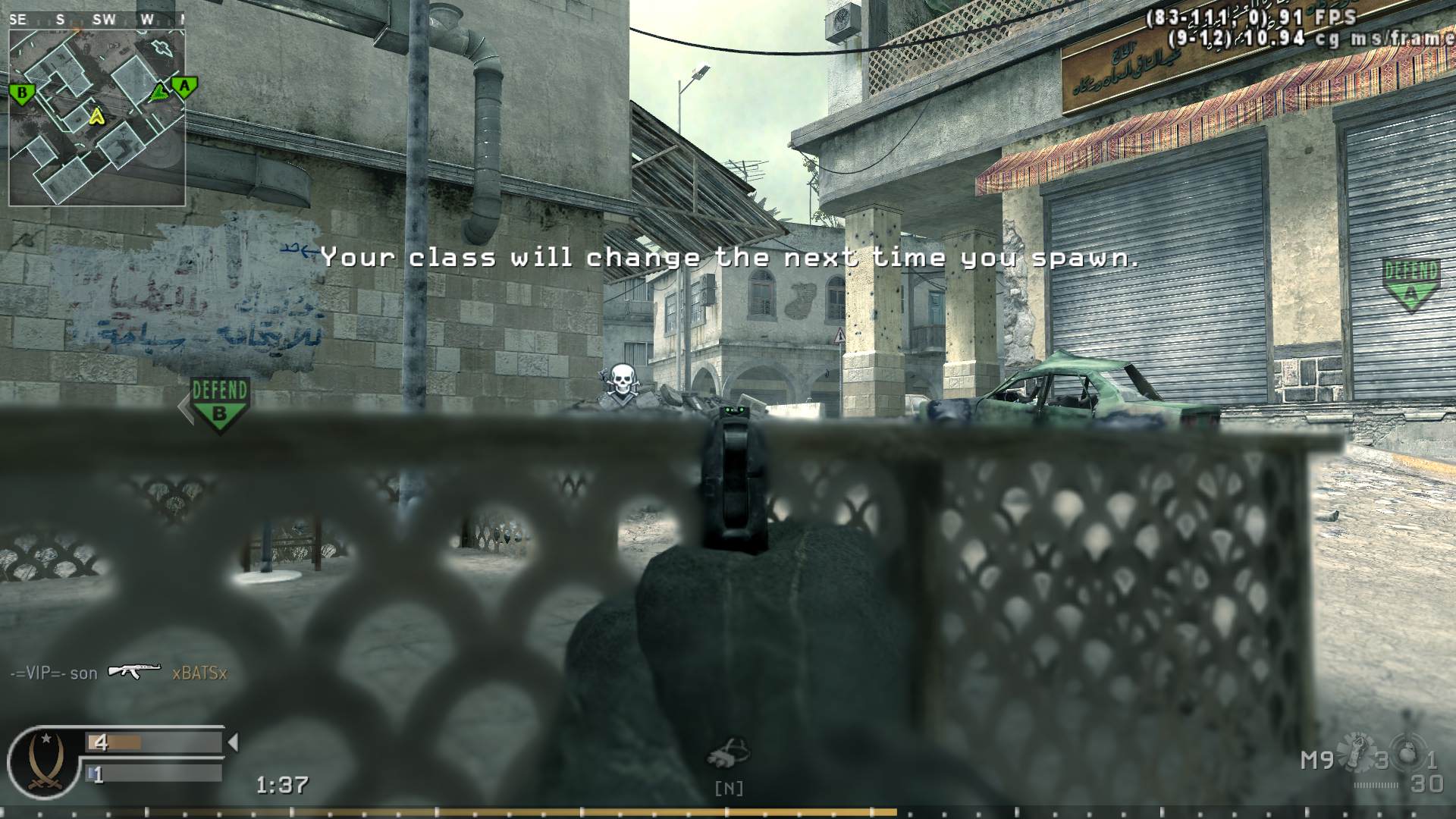
Task: Click the white arrow next to the Defend B marker
Action: [184, 407]
